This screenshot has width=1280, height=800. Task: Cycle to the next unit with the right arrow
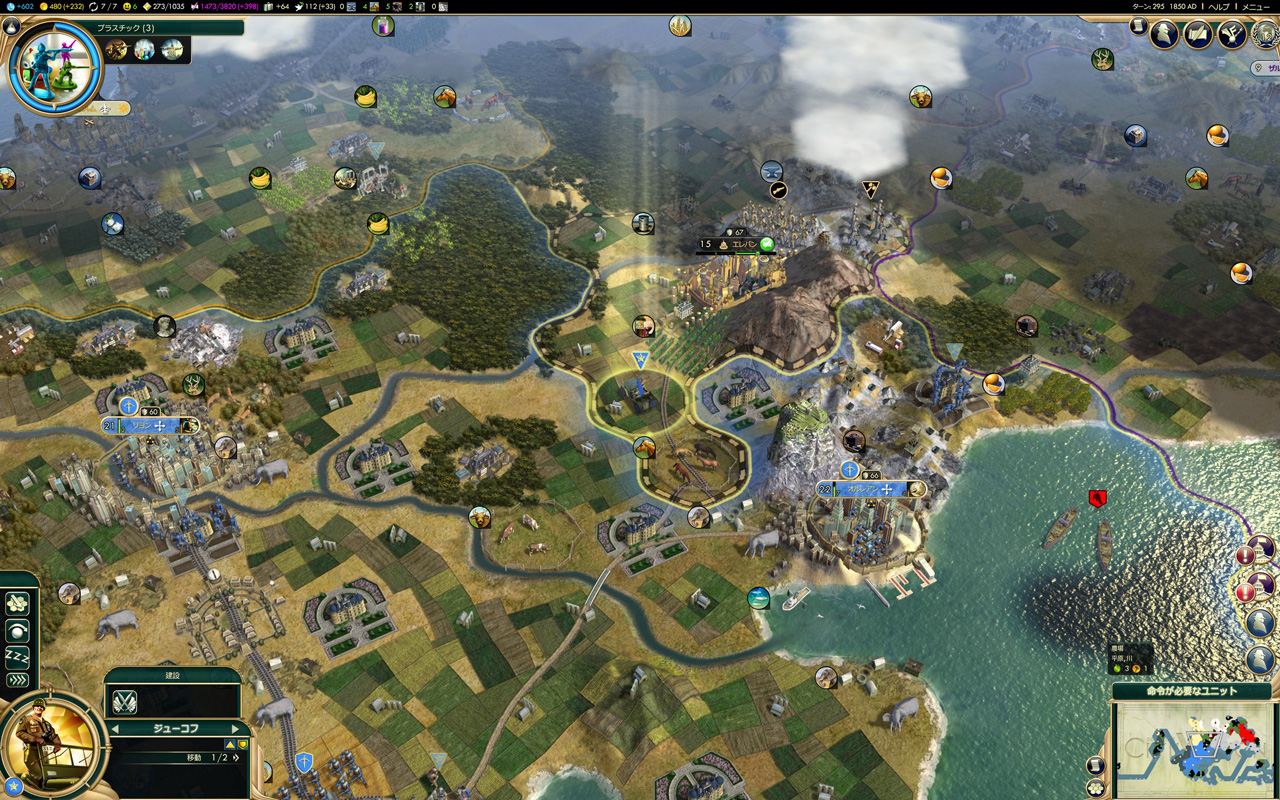click(236, 728)
